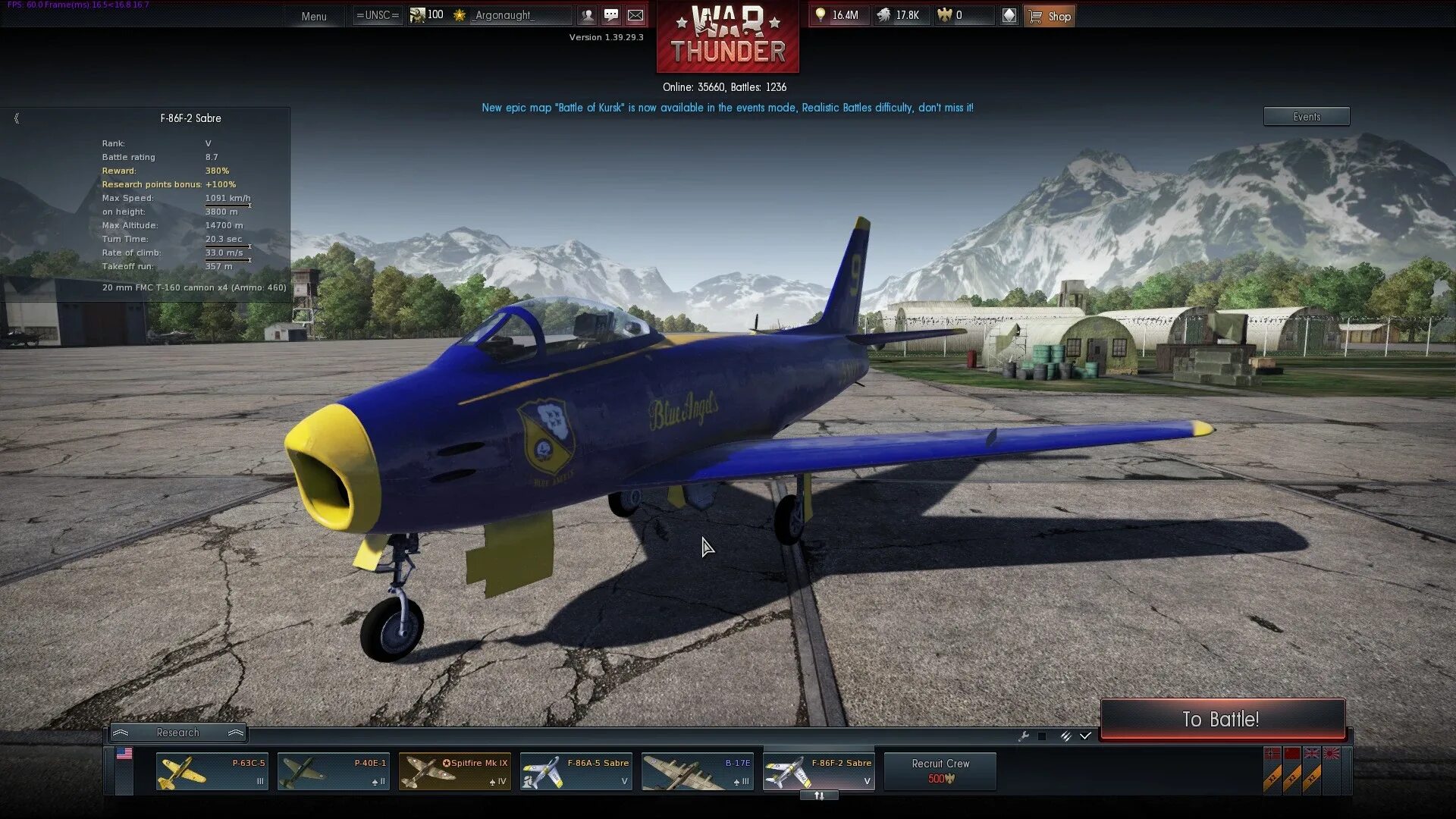1456x819 pixels.
Task: Click the USA flag country selector
Action: point(124,754)
